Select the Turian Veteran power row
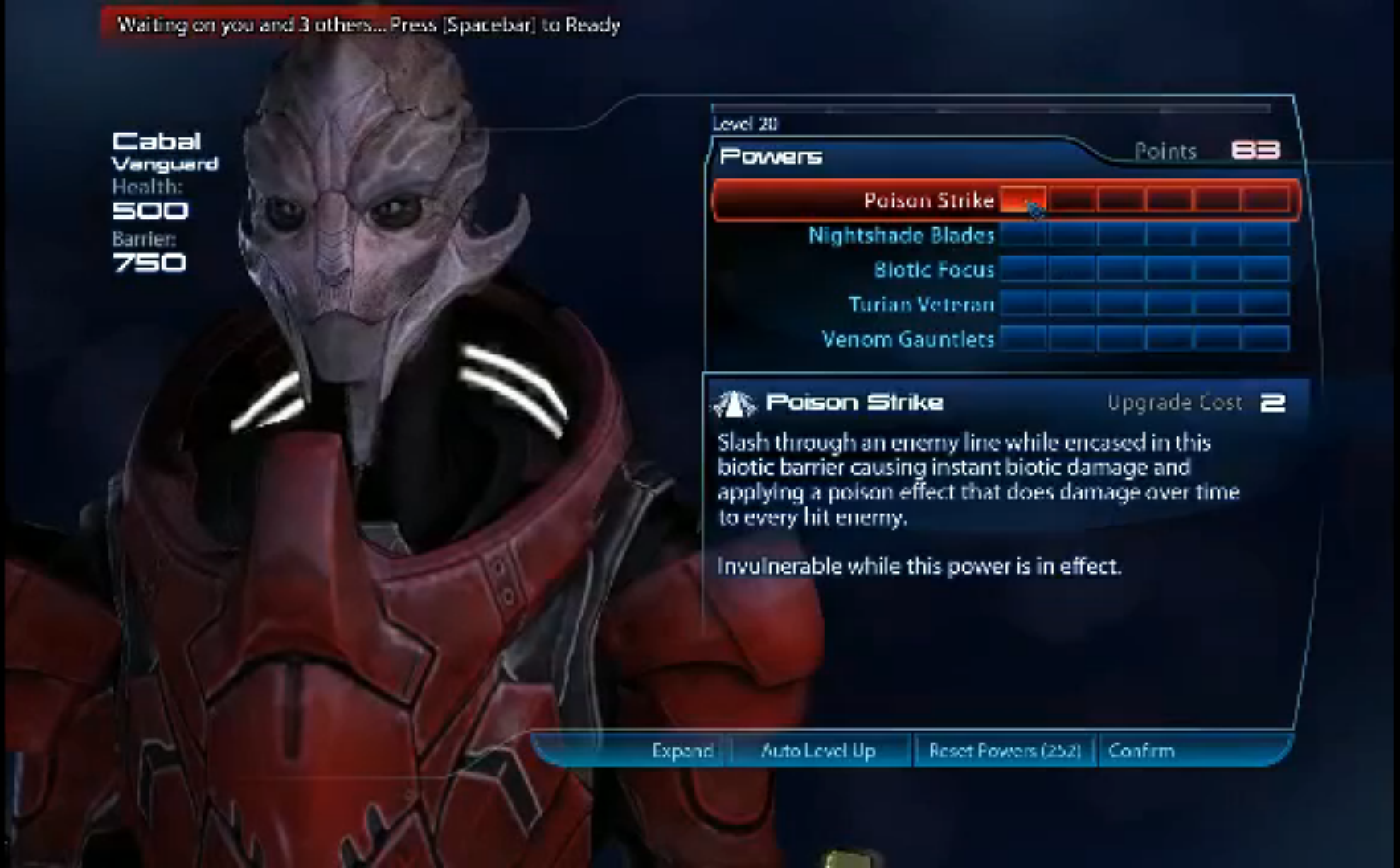 (x=921, y=305)
